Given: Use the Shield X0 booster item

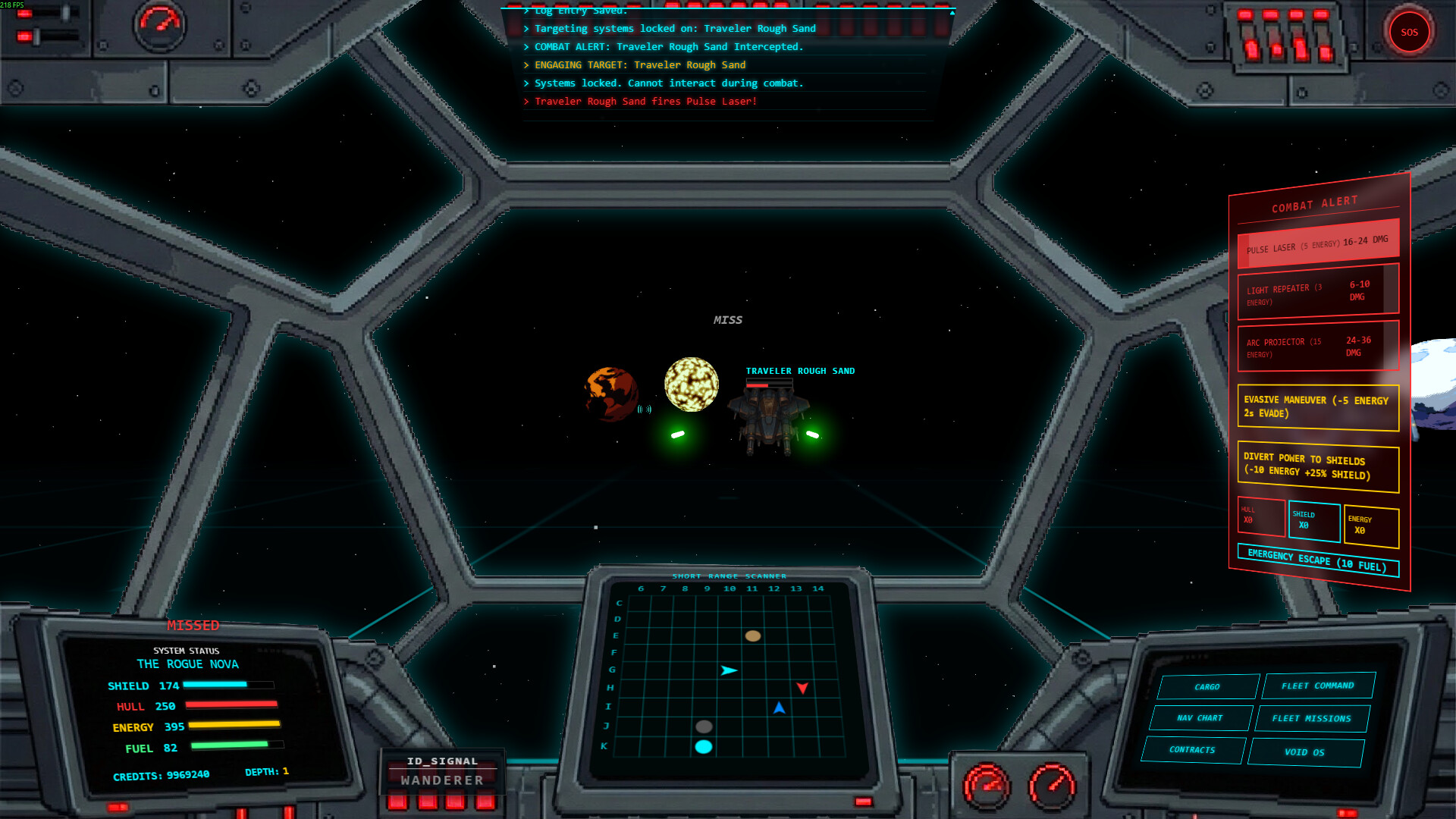Looking at the screenshot, I should coord(1313,521).
